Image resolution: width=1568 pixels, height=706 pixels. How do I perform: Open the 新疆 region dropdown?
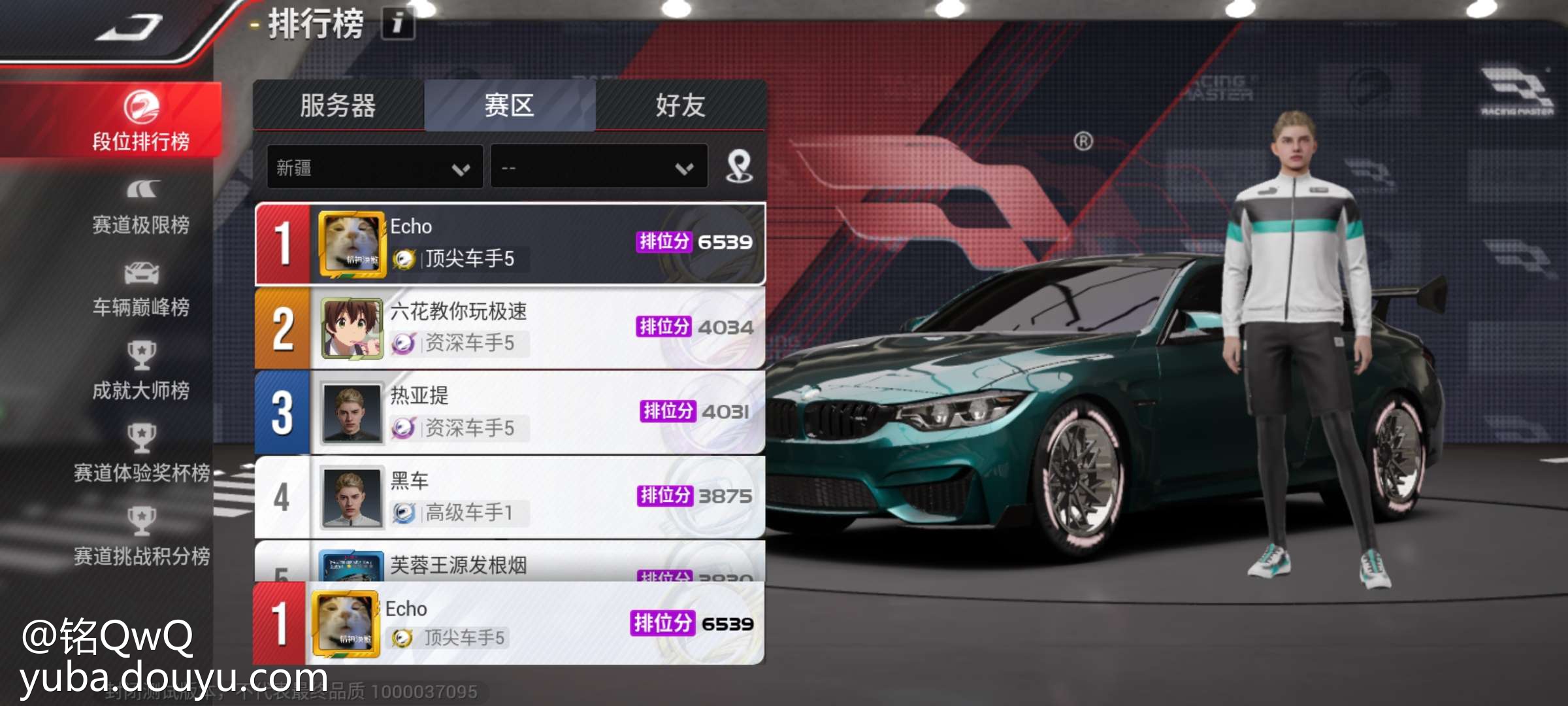[x=374, y=168]
